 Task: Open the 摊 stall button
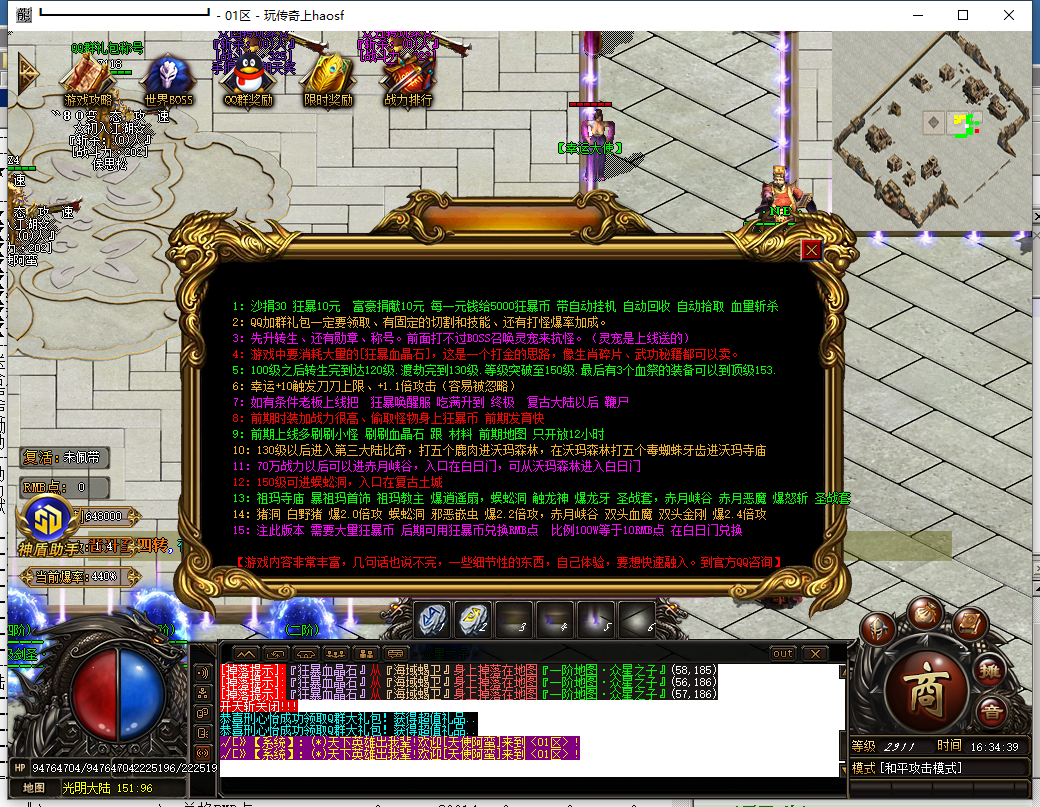[x=990, y=670]
